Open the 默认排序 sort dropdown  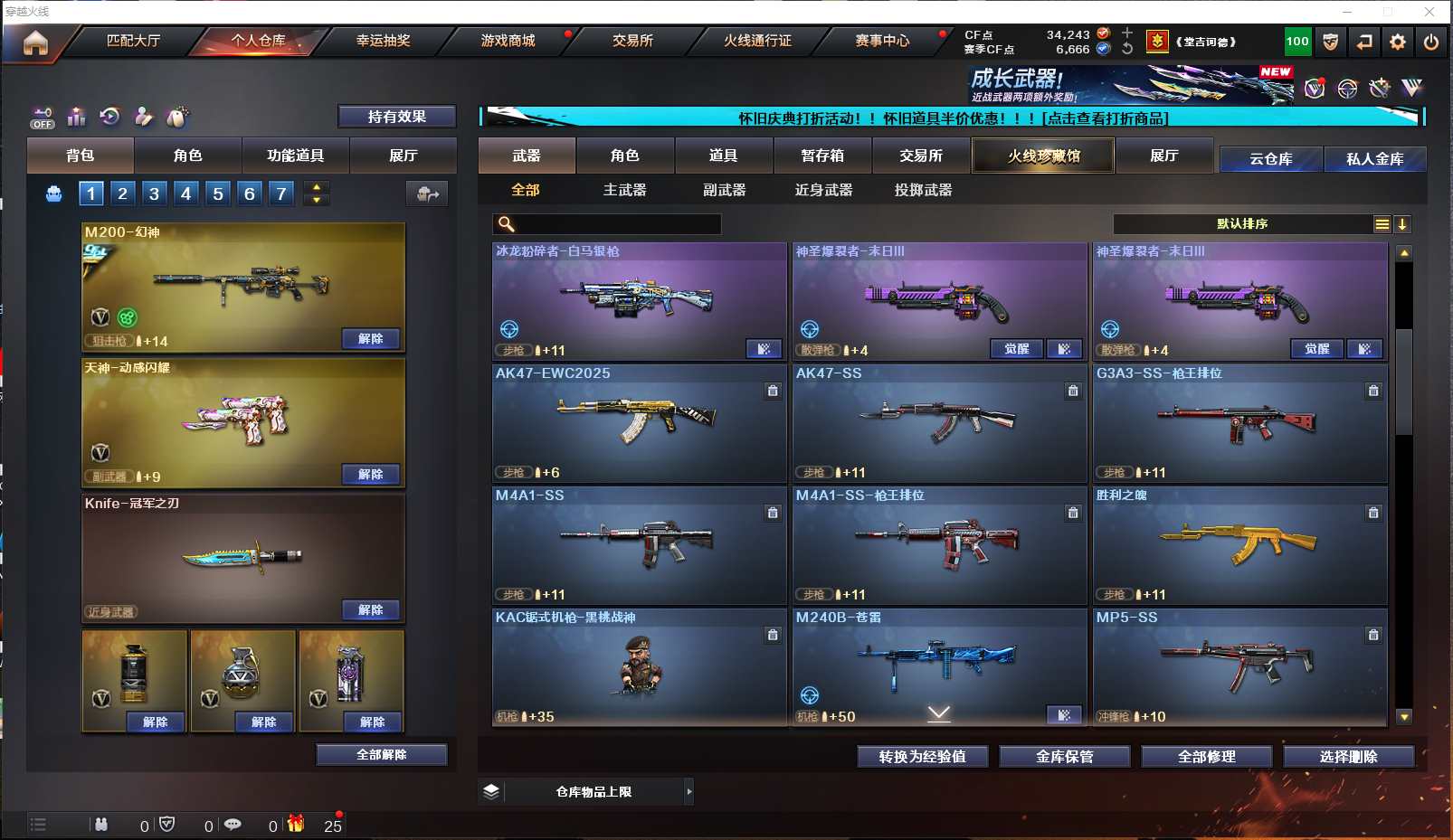(x=1242, y=224)
